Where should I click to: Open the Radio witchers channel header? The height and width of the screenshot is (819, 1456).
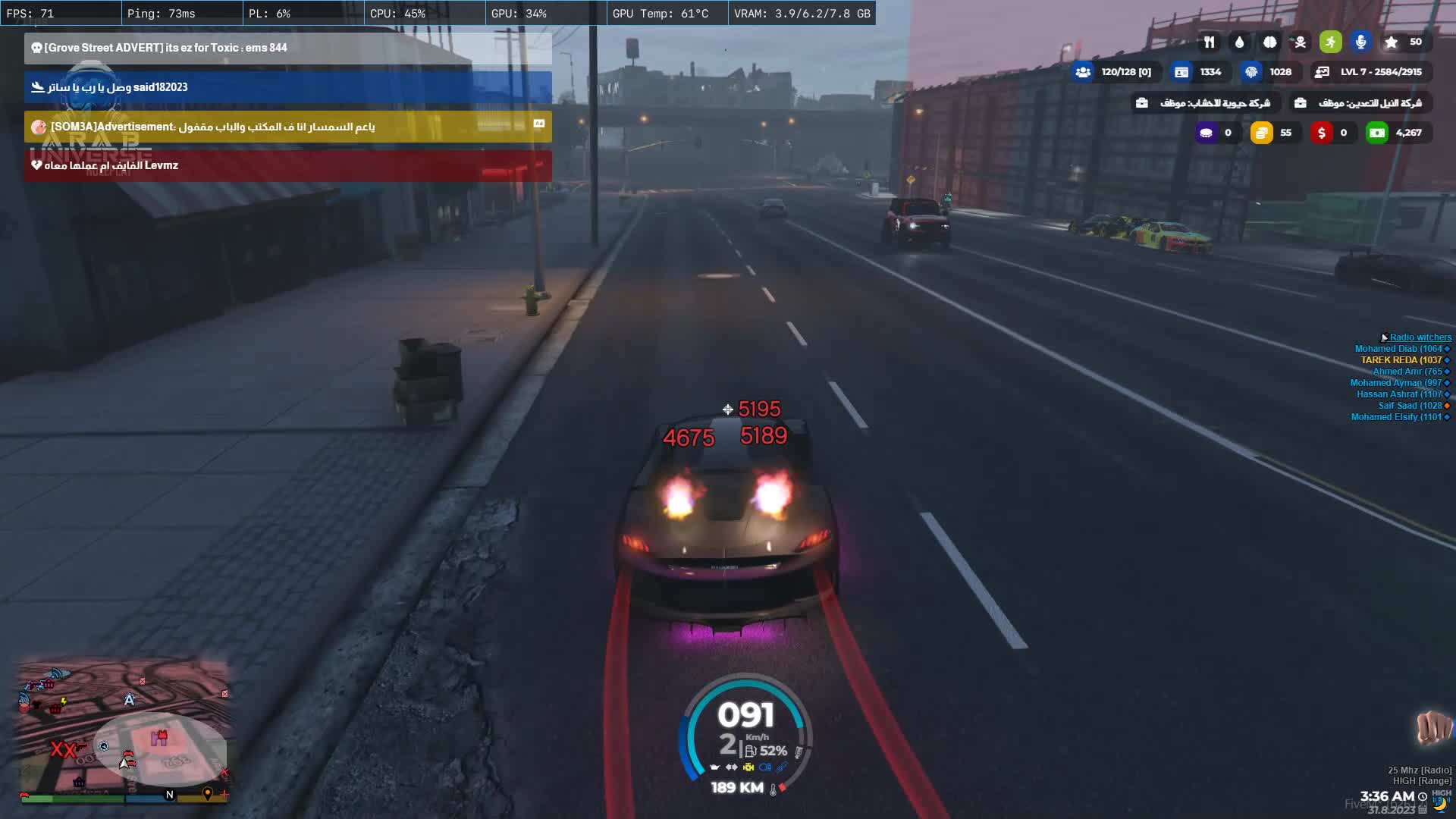point(1420,337)
